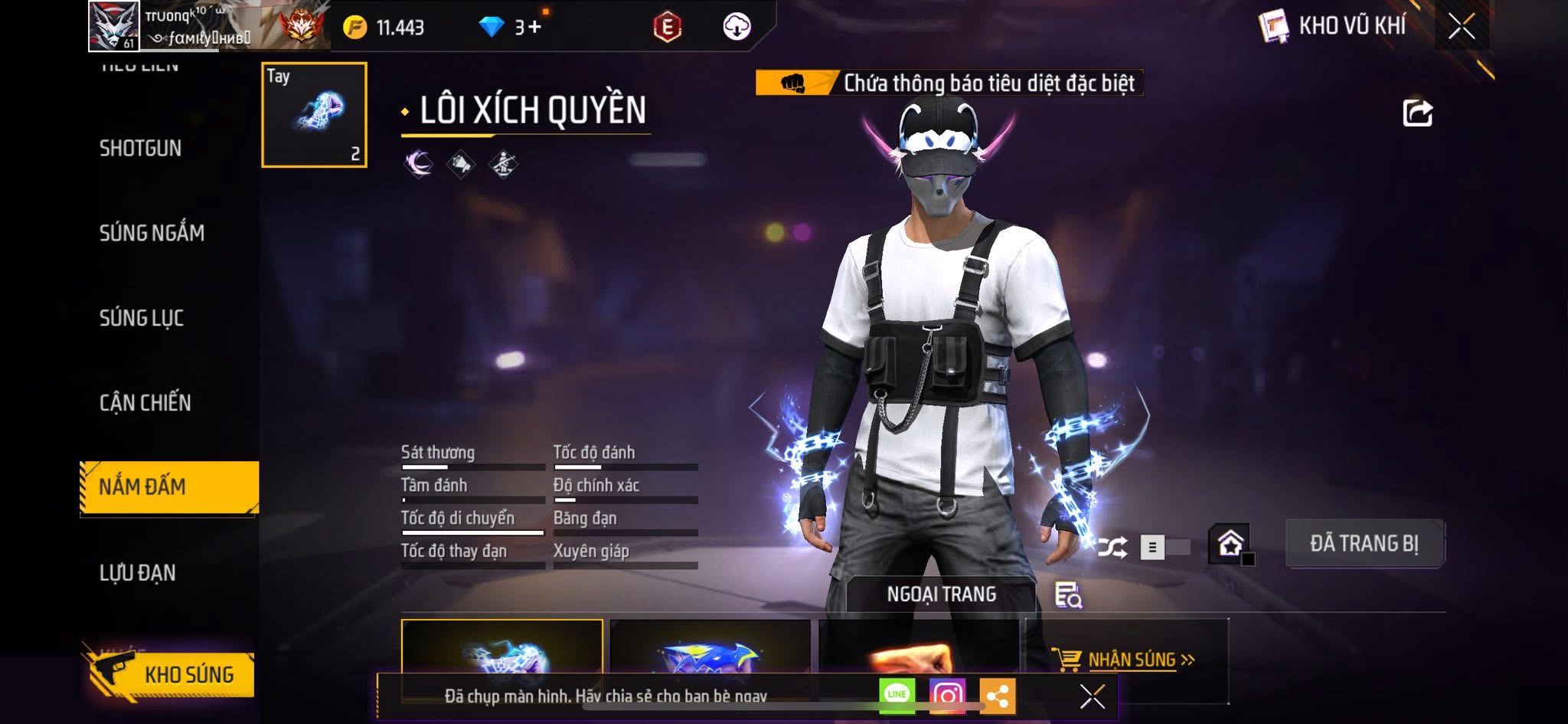This screenshot has height=724, width=1568.
Task: Switch to the SHOTGUN category
Action: point(140,148)
